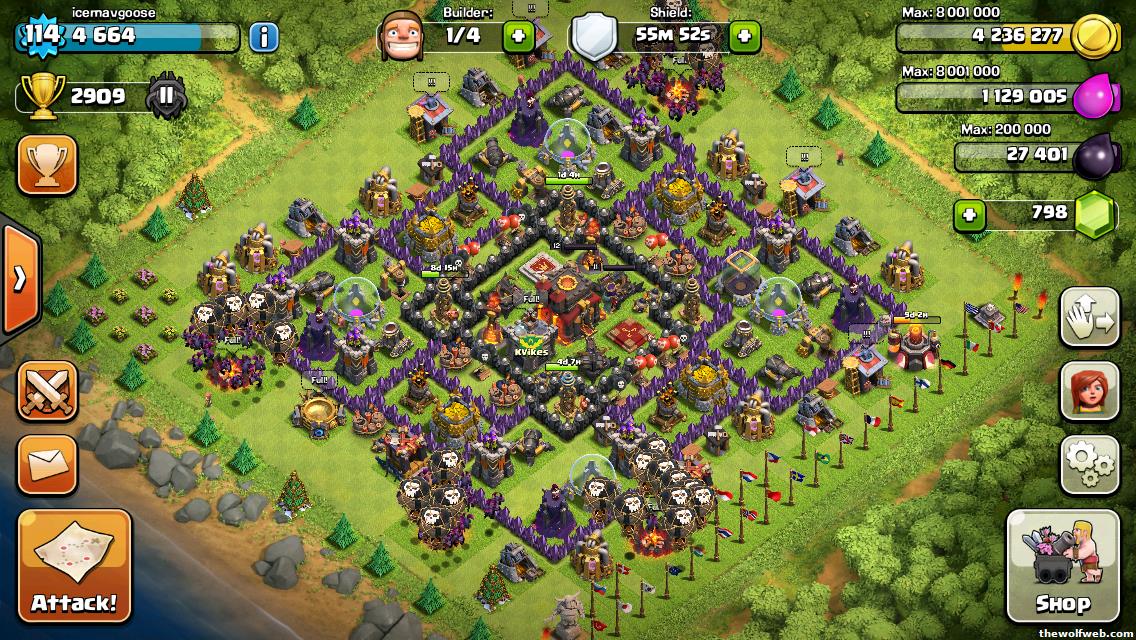Tap the league badge beside trophies
Image resolution: width=1136 pixels, height=640 pixels.
[166, 97]
